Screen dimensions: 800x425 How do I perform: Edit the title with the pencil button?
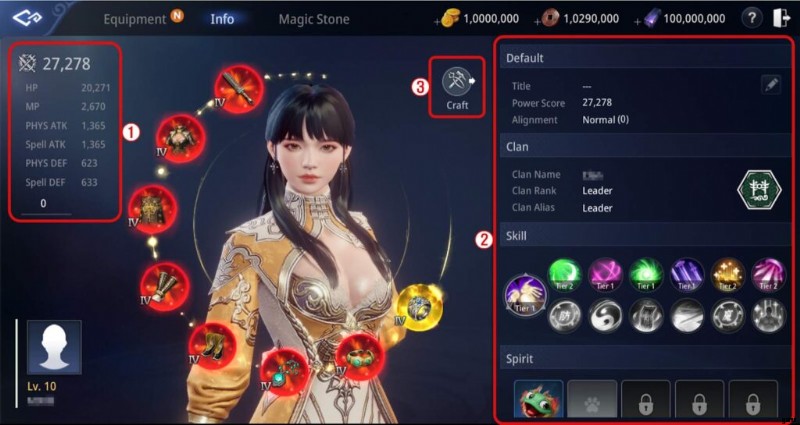pos(771,86)
